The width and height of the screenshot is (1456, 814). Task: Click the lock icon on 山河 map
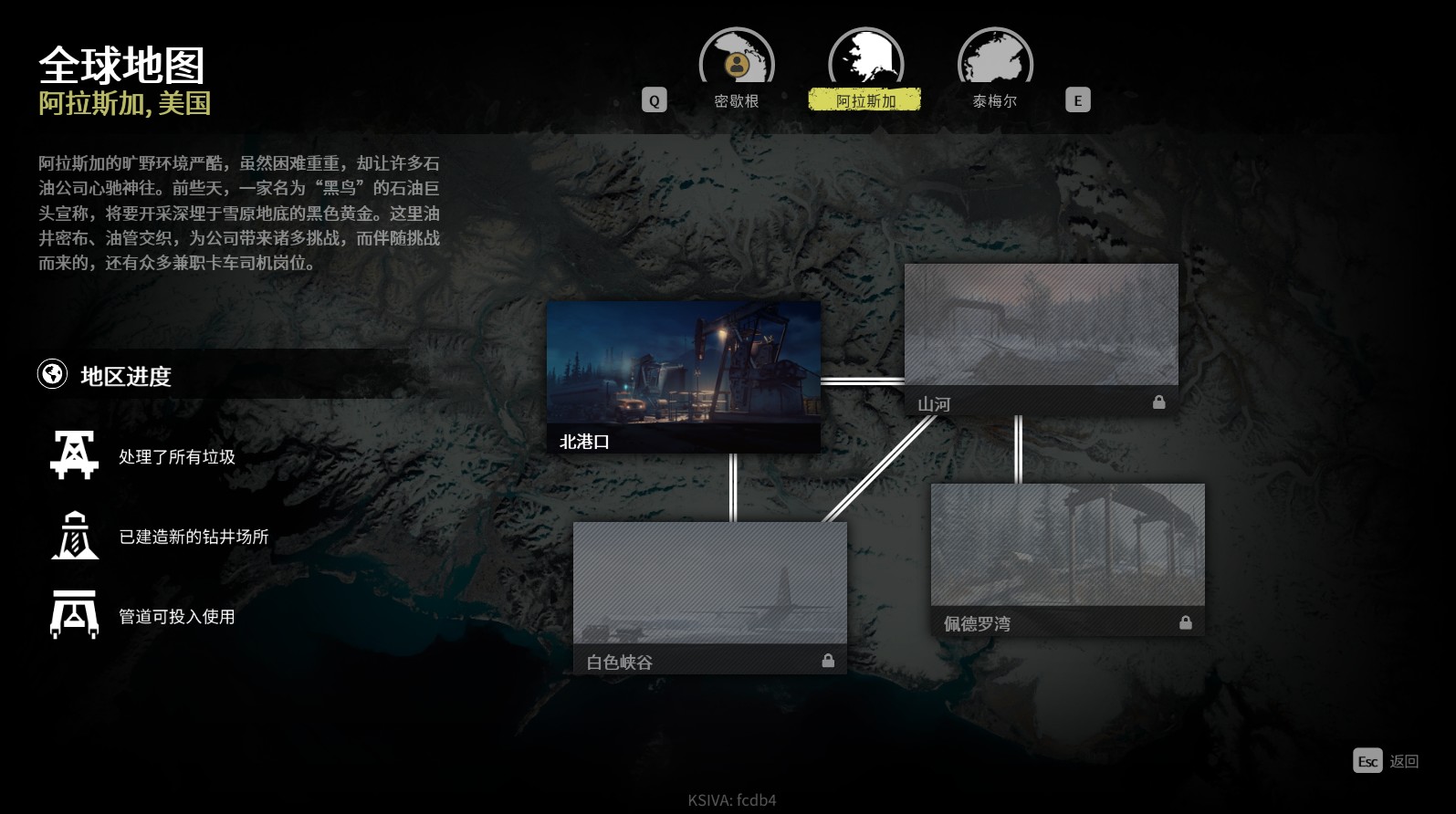(x=1158, y=402)
